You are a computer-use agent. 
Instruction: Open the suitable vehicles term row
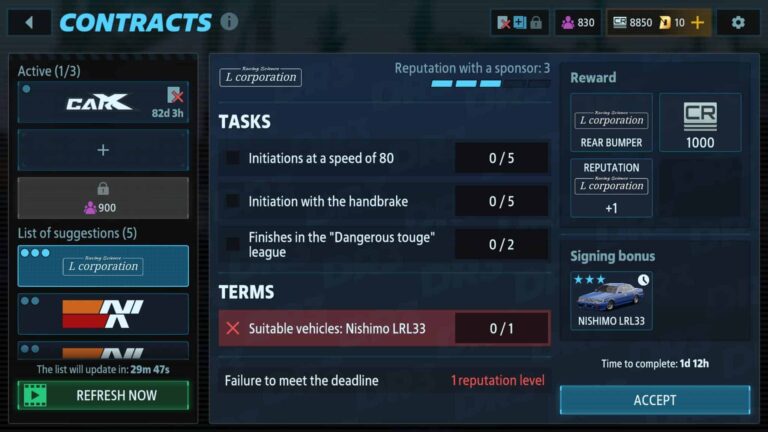click(x=384, y=328)
